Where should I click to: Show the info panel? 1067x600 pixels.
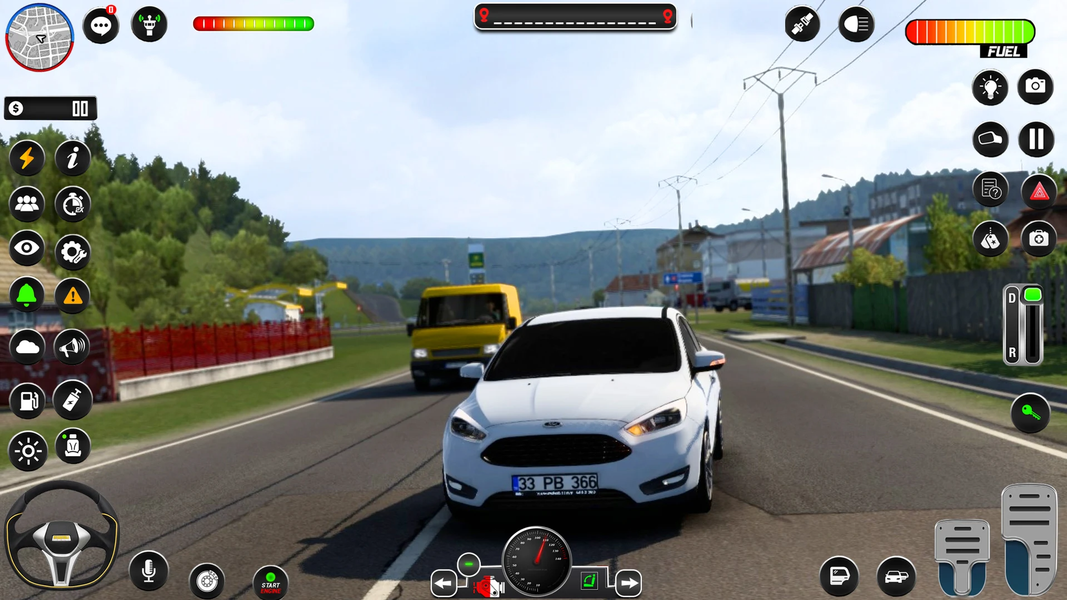[x=72, y=158]
